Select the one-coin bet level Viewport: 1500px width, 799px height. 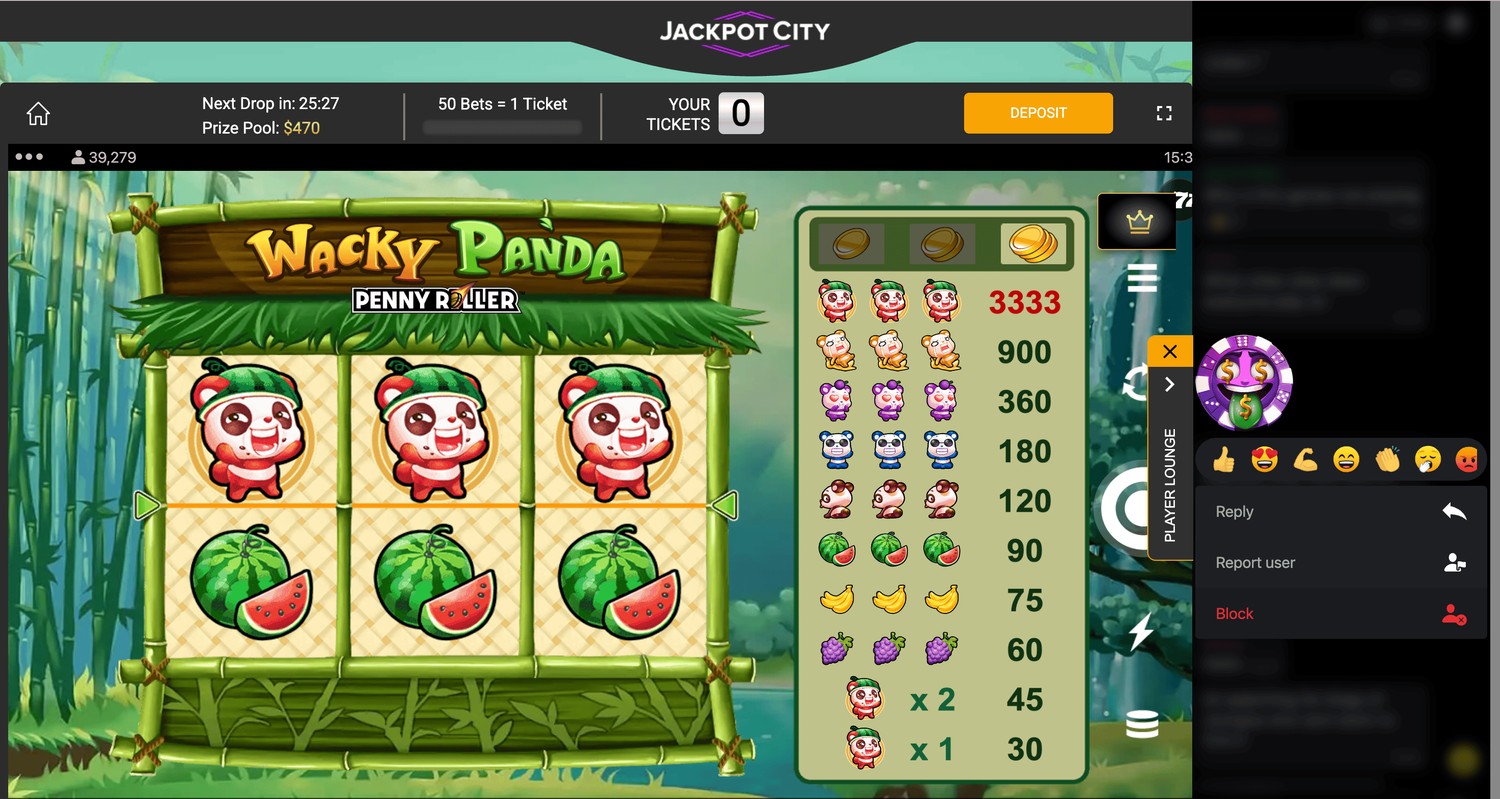pos(851,243)
